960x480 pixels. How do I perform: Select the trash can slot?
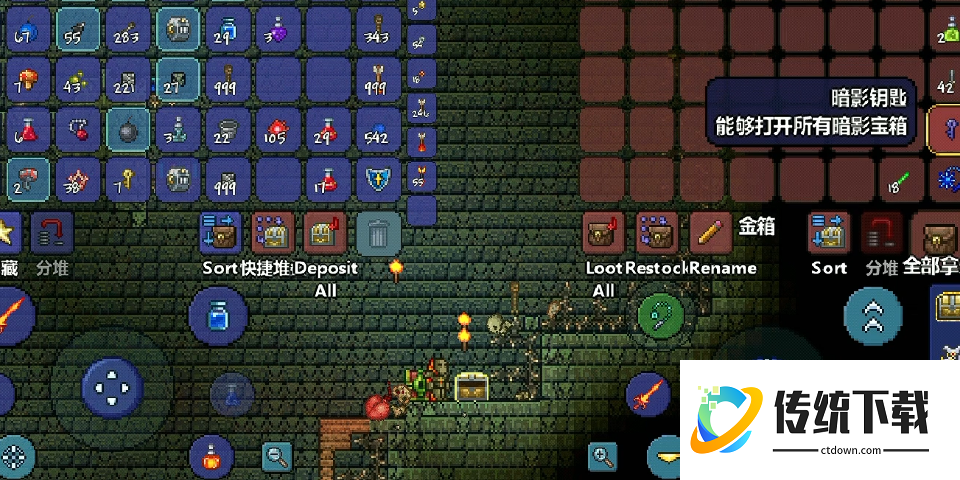tap(378, 234)
